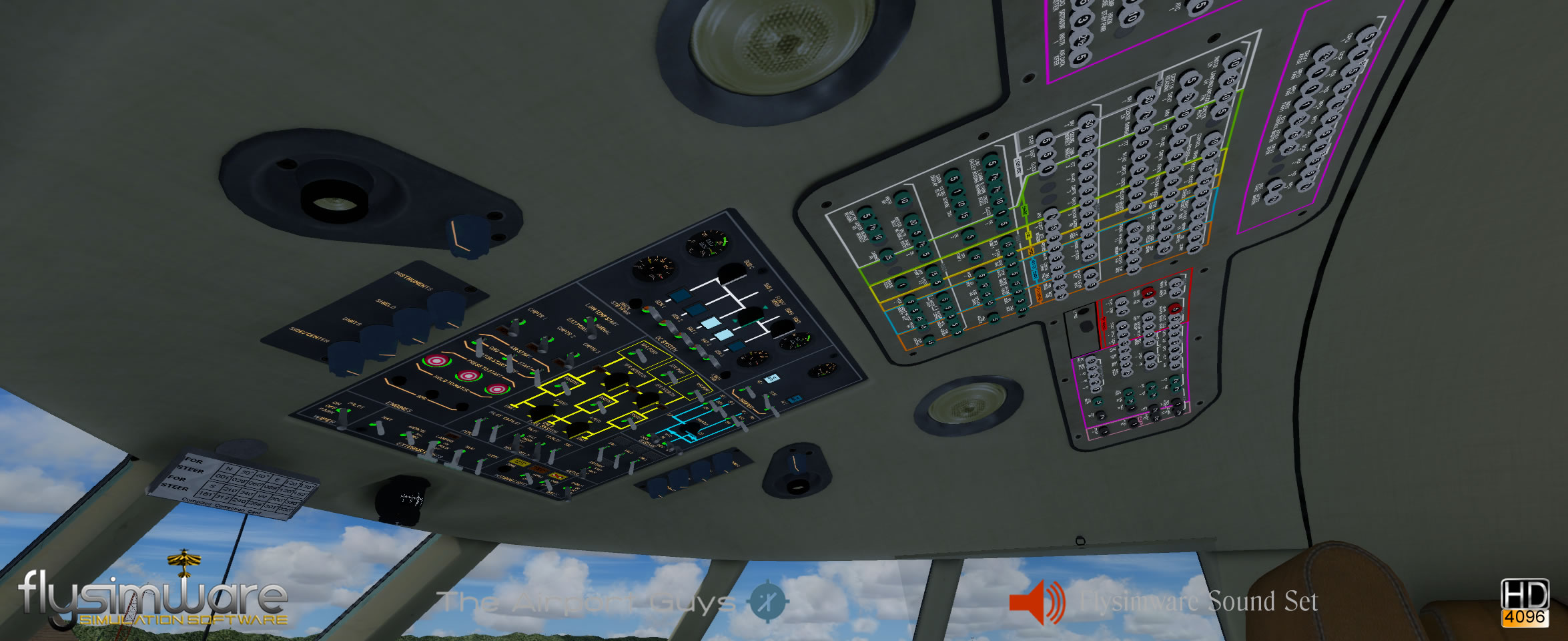Screen dimensions: 1568x641
Task: Select the BAT 1 indicator square
Action: pos(709,323)
